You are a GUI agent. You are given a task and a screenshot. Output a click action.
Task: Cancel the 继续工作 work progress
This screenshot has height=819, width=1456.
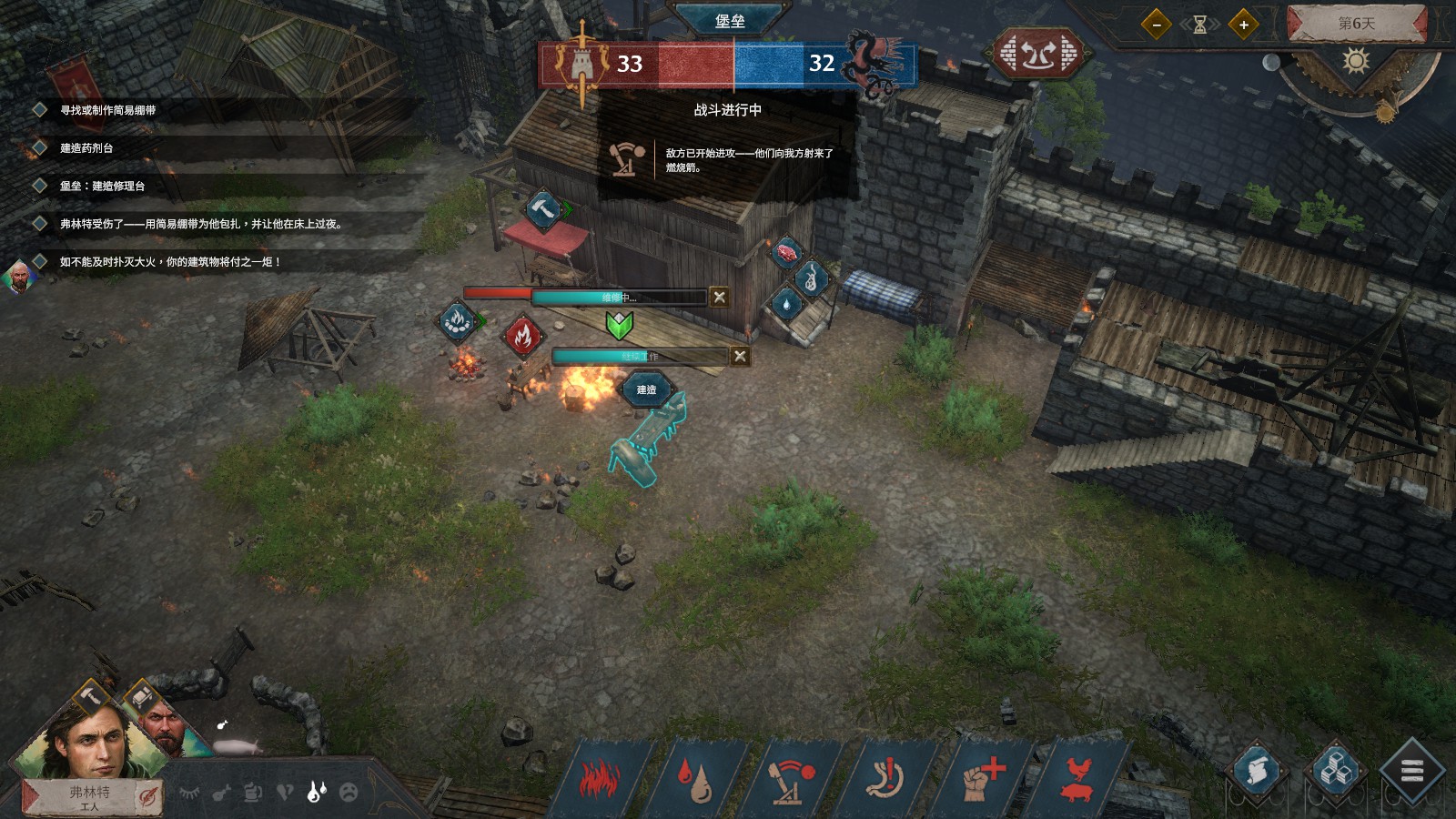tap(740, 357)
